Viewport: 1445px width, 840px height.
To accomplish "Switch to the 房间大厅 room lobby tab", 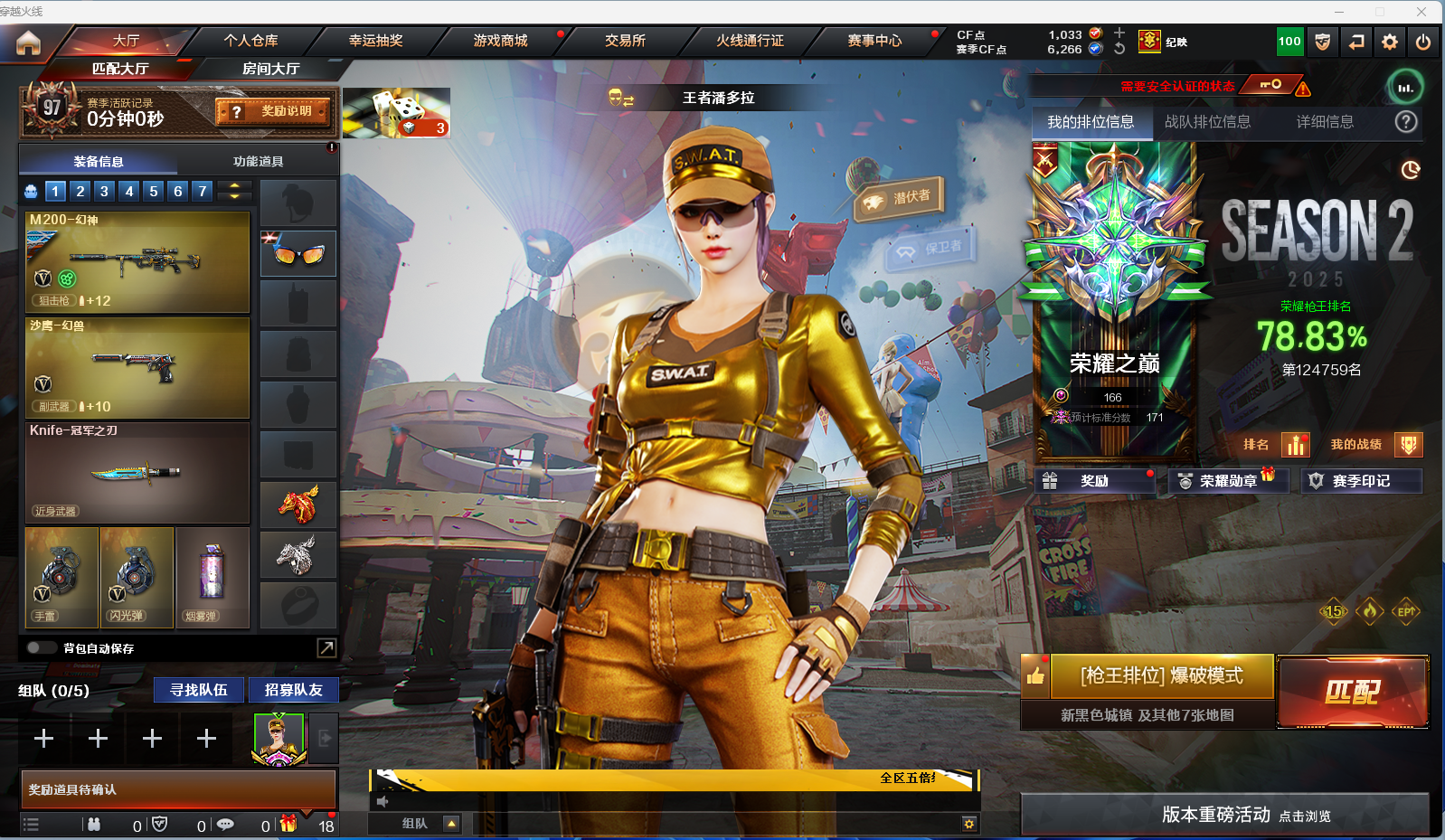I will (x=270, y=69).
